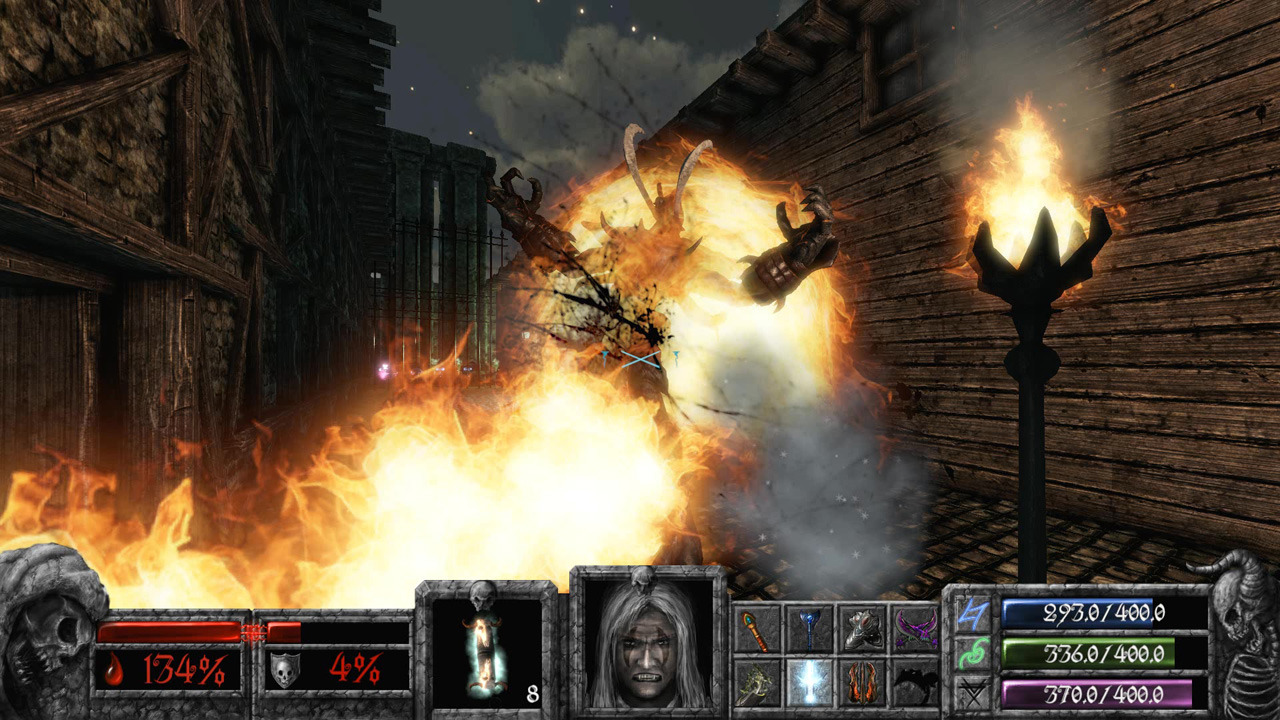
Task: Select the purple twin blades weapon
Action: (x=917, y=628)
